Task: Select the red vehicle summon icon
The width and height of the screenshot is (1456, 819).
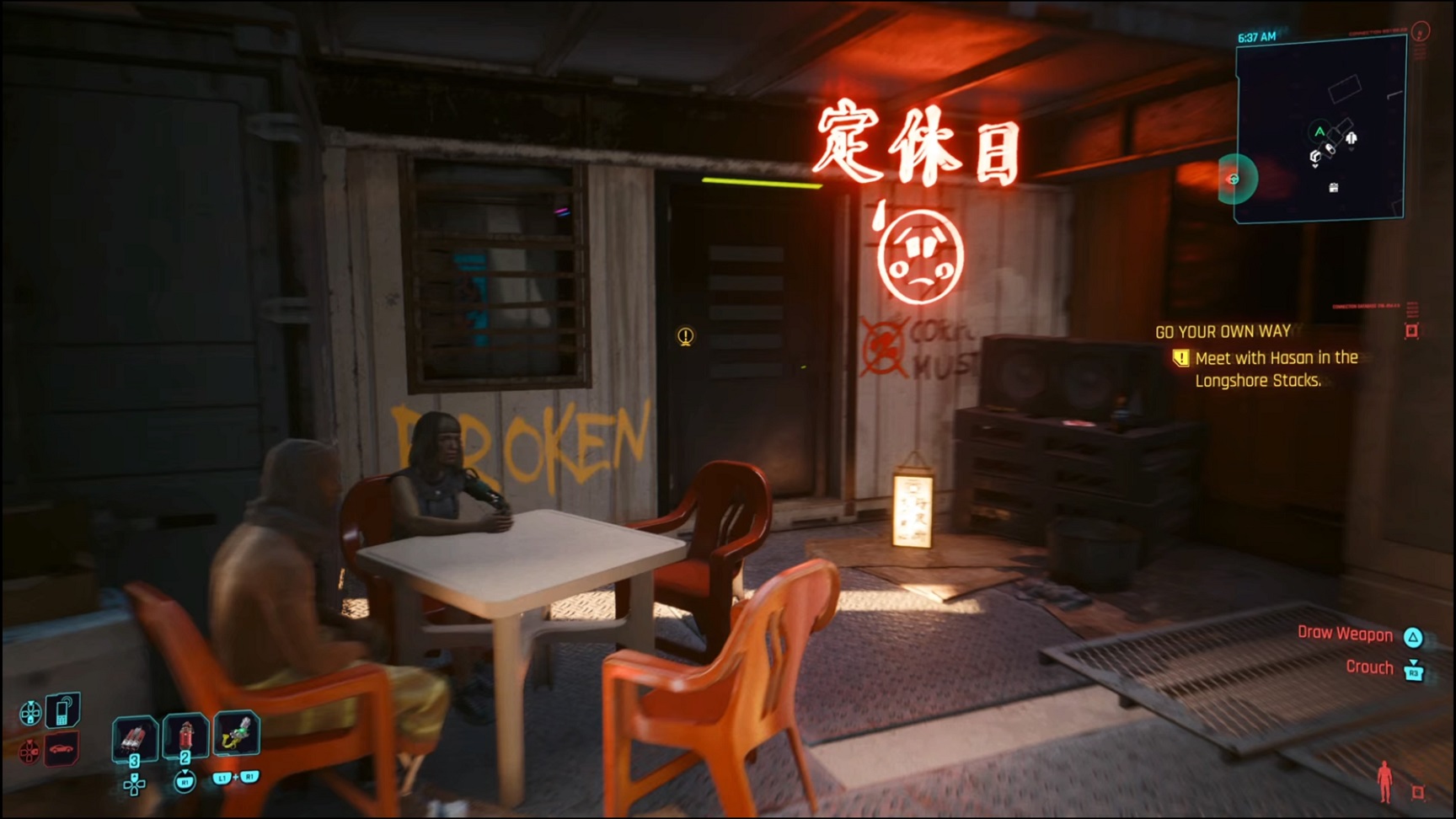Action: (x=62, y=747)
